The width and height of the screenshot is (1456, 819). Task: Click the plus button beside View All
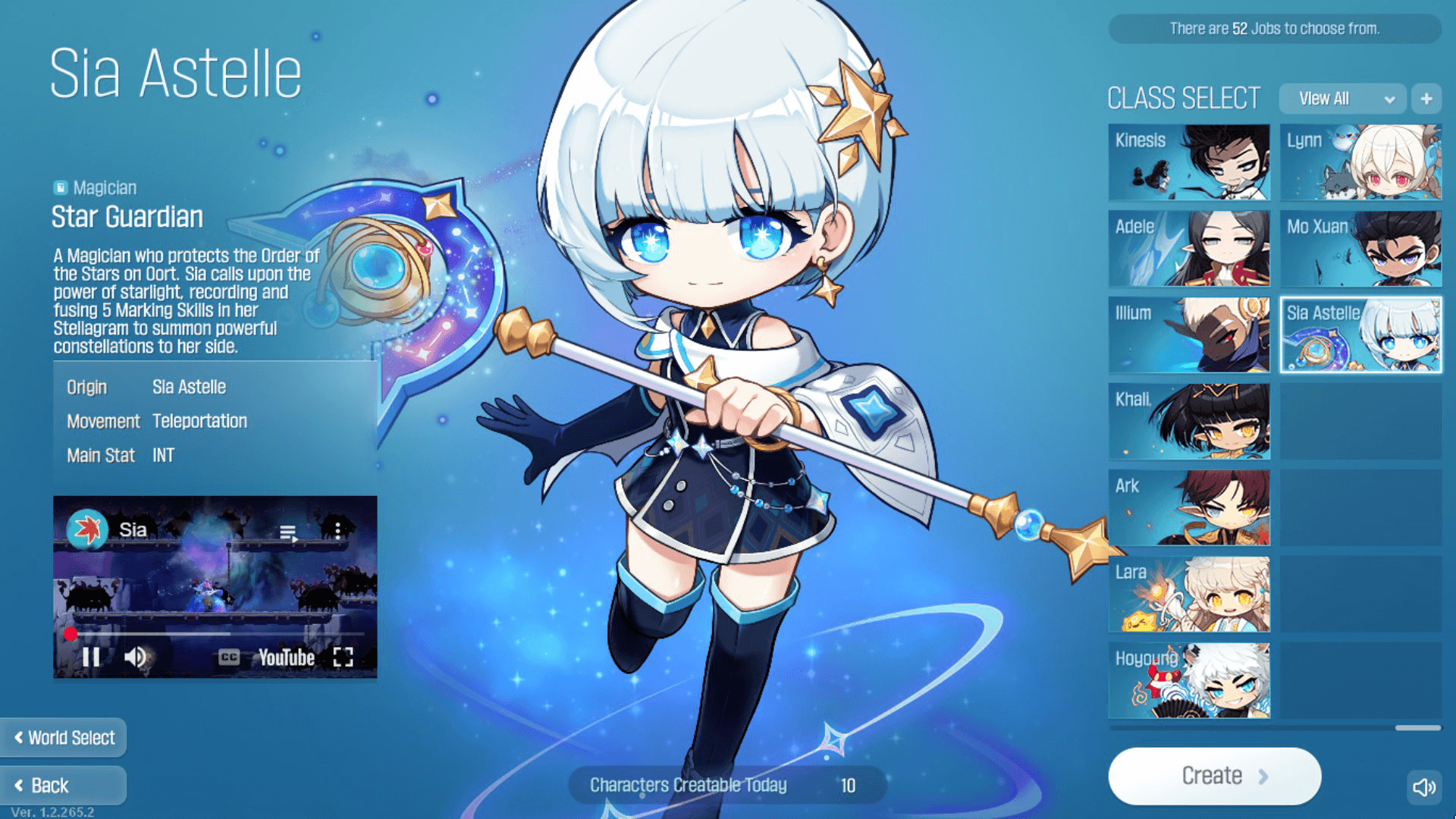click(x=1426, y=99)
